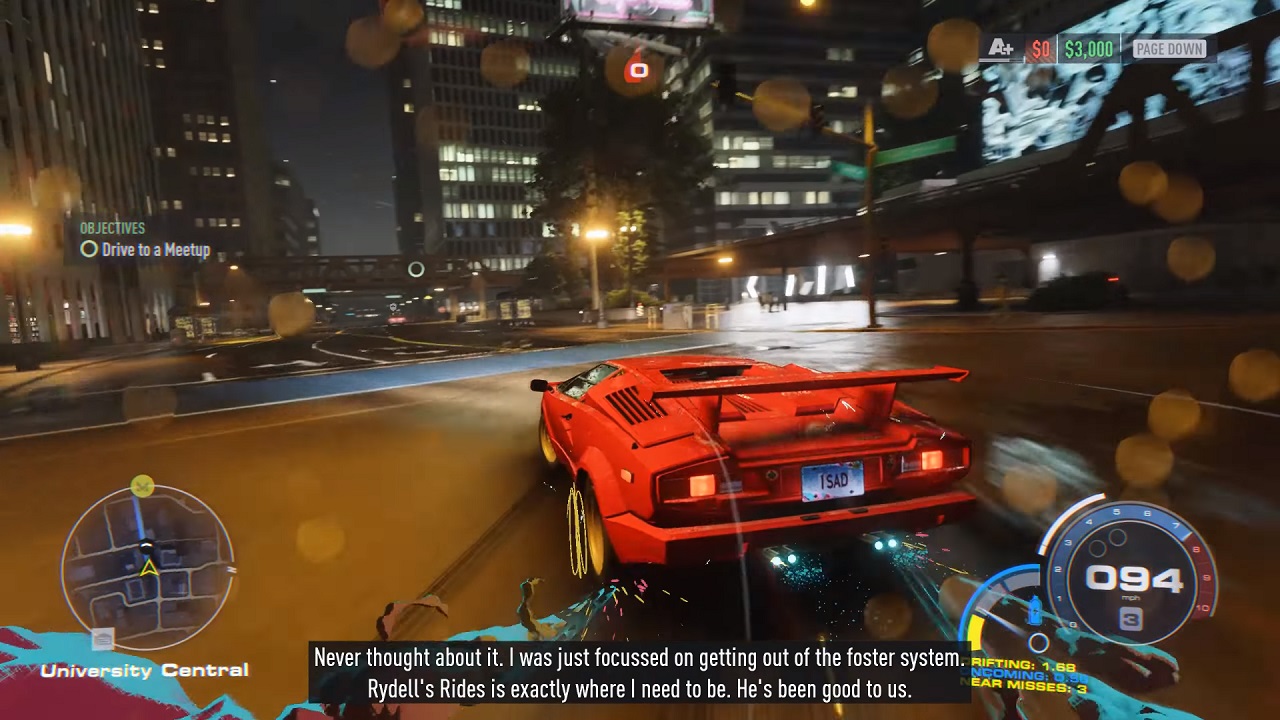Select the yellow destination marker on the minimap

[143, 486]
